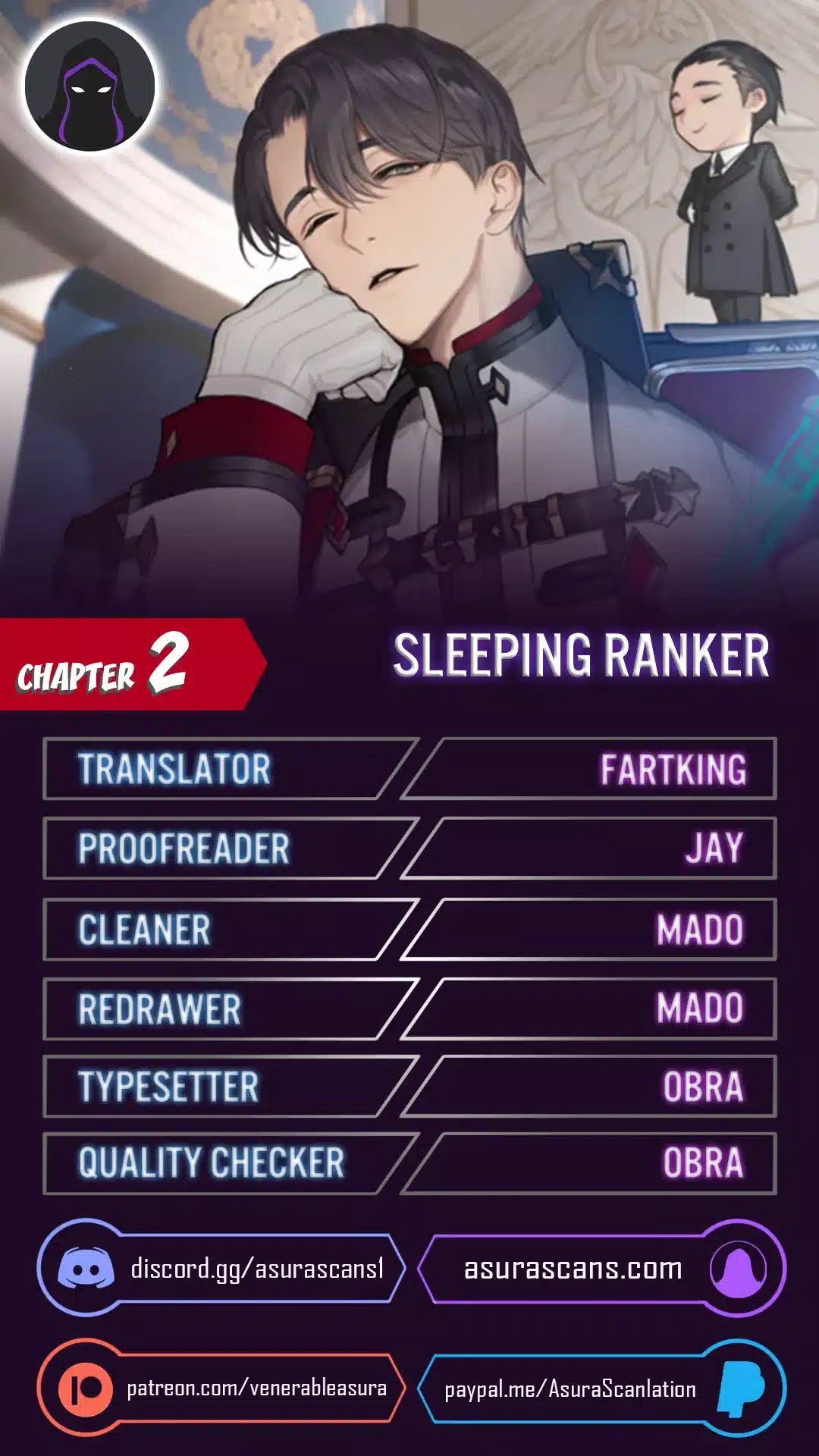Click the hooded figure Asura logo
Screen dimensions: 819x1456
(x=90, y=86)
